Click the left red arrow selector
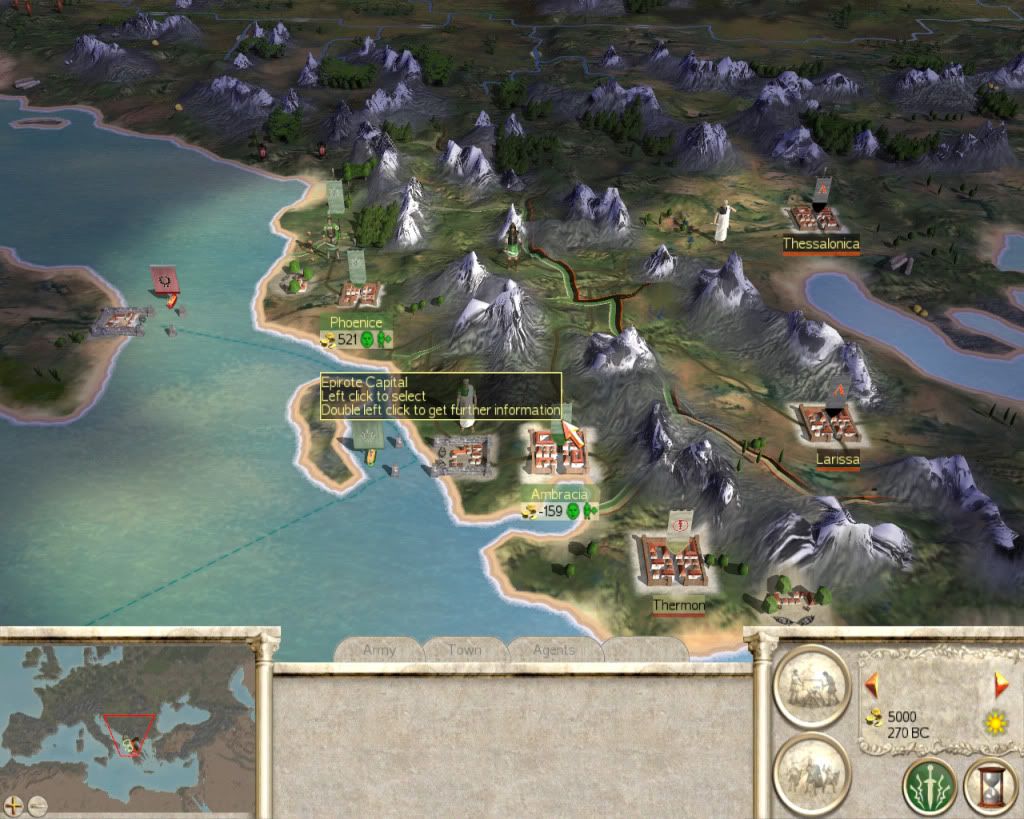The width and height of the screenshot is (1024, 819). 872,684
